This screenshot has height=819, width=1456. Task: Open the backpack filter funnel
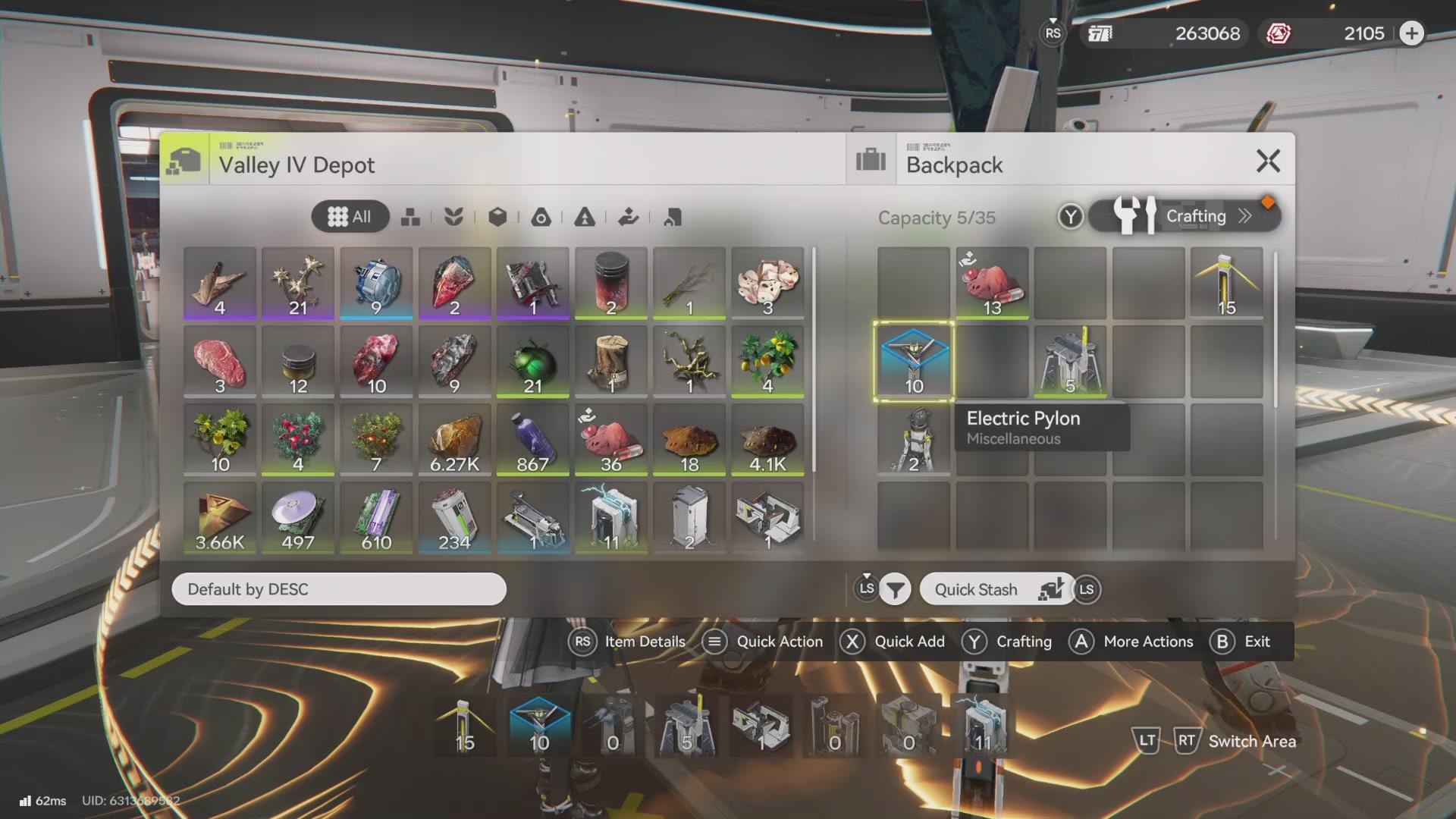click(895, 589)
